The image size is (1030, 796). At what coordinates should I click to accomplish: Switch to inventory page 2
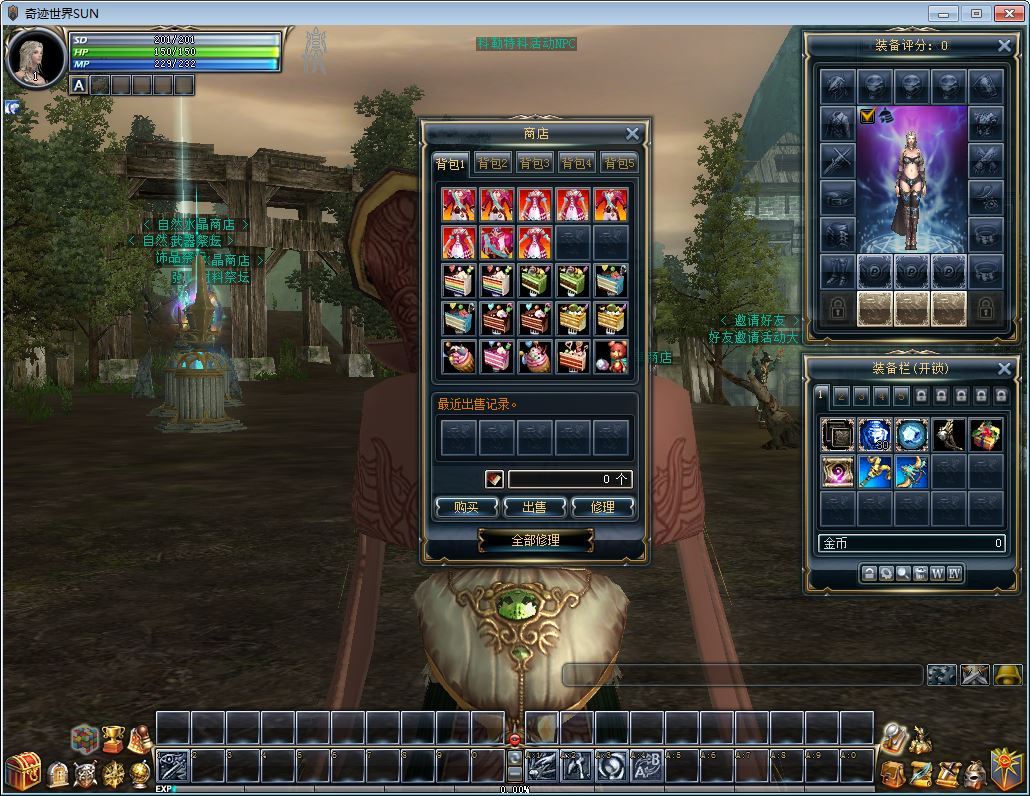click(841, 396)
